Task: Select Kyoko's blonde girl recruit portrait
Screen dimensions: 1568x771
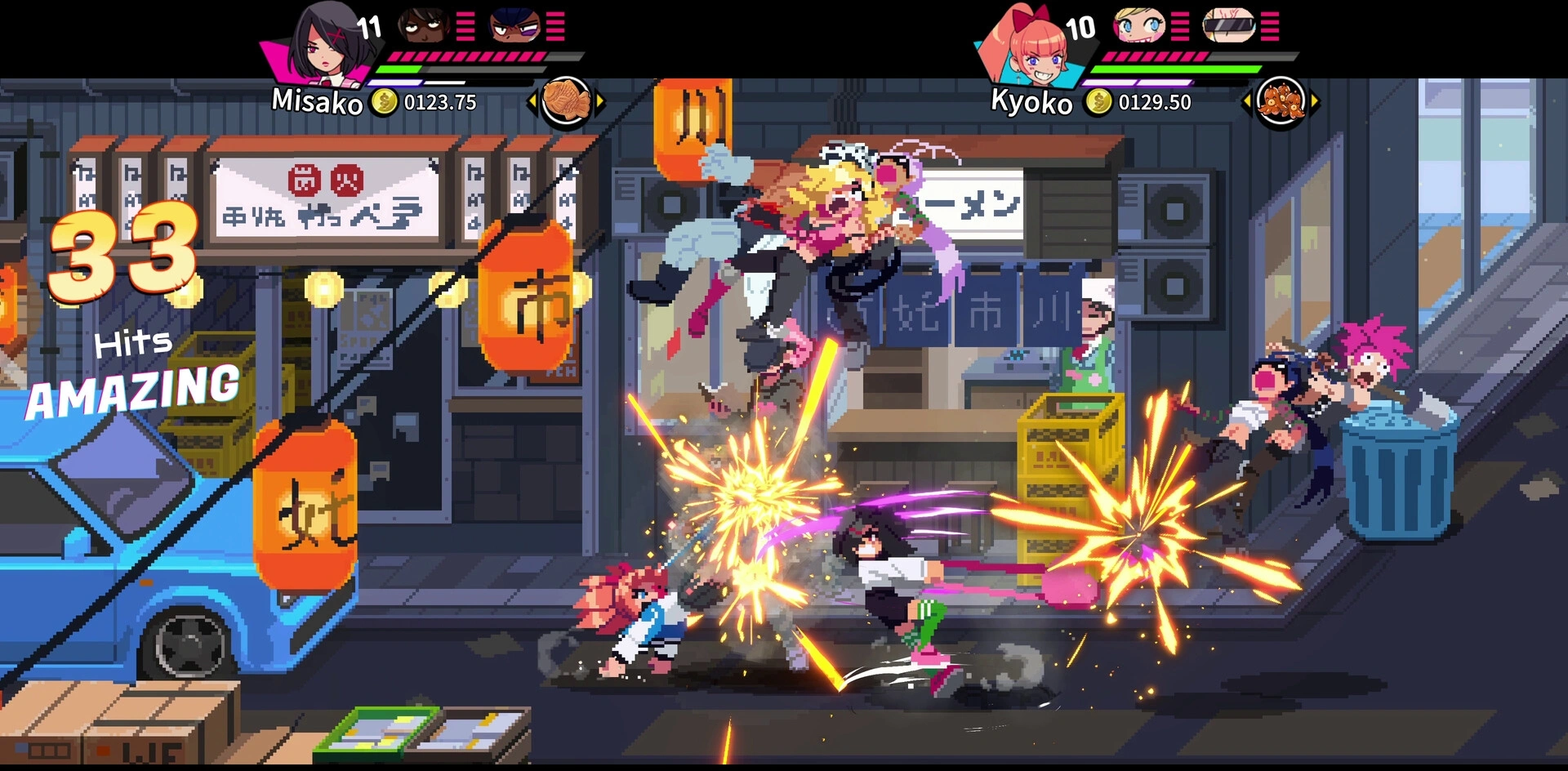Action: click(x=1139, y=26)
